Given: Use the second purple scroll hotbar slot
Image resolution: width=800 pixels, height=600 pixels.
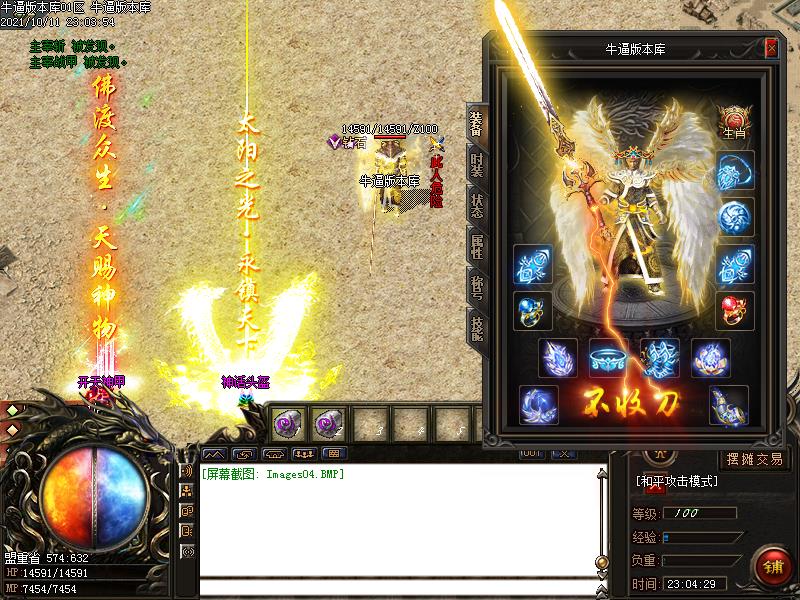Looking at the screenshot, I should click(327, 424).
